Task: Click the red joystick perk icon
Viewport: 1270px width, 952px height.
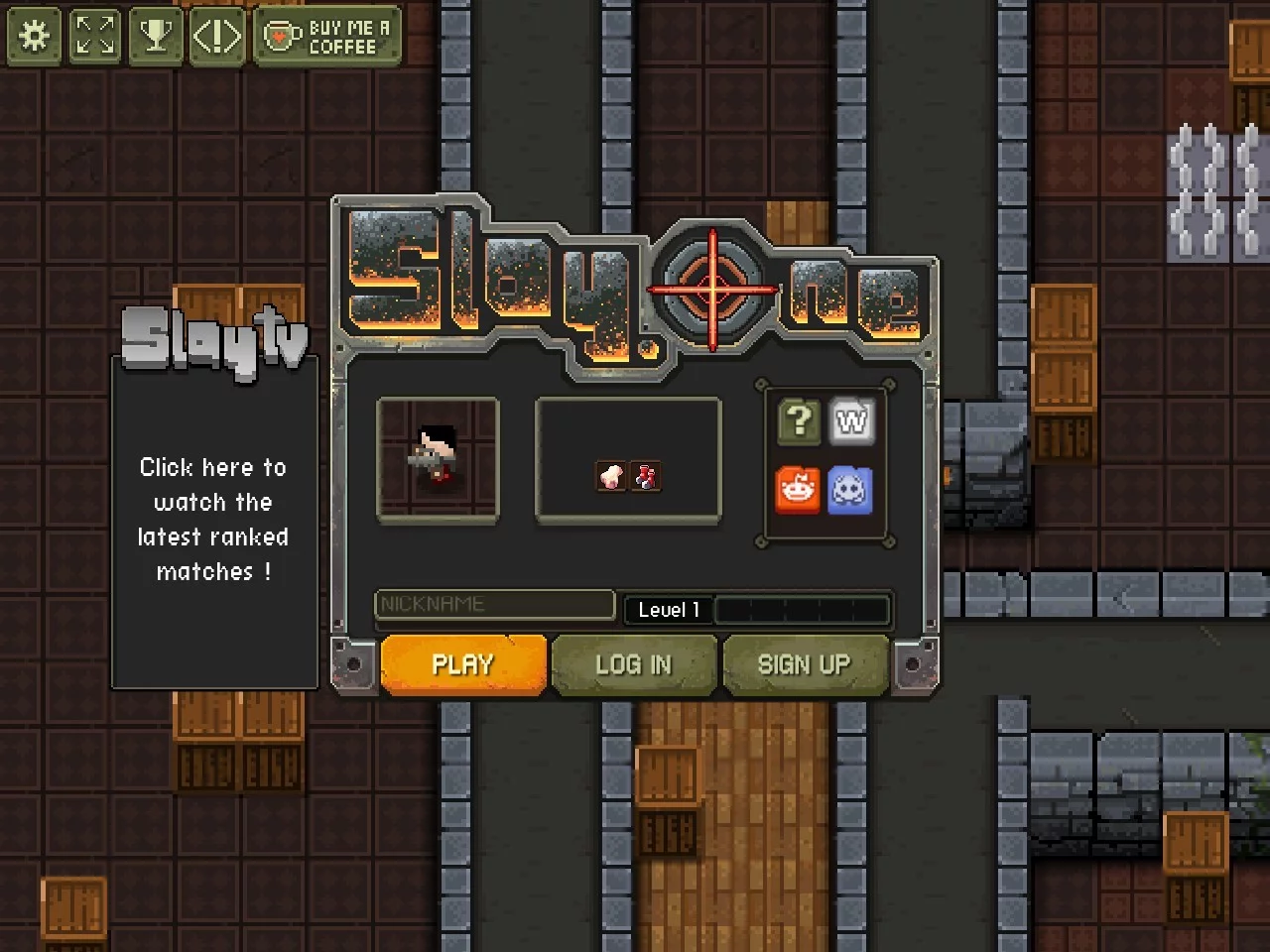Action: tap(646, 477)
